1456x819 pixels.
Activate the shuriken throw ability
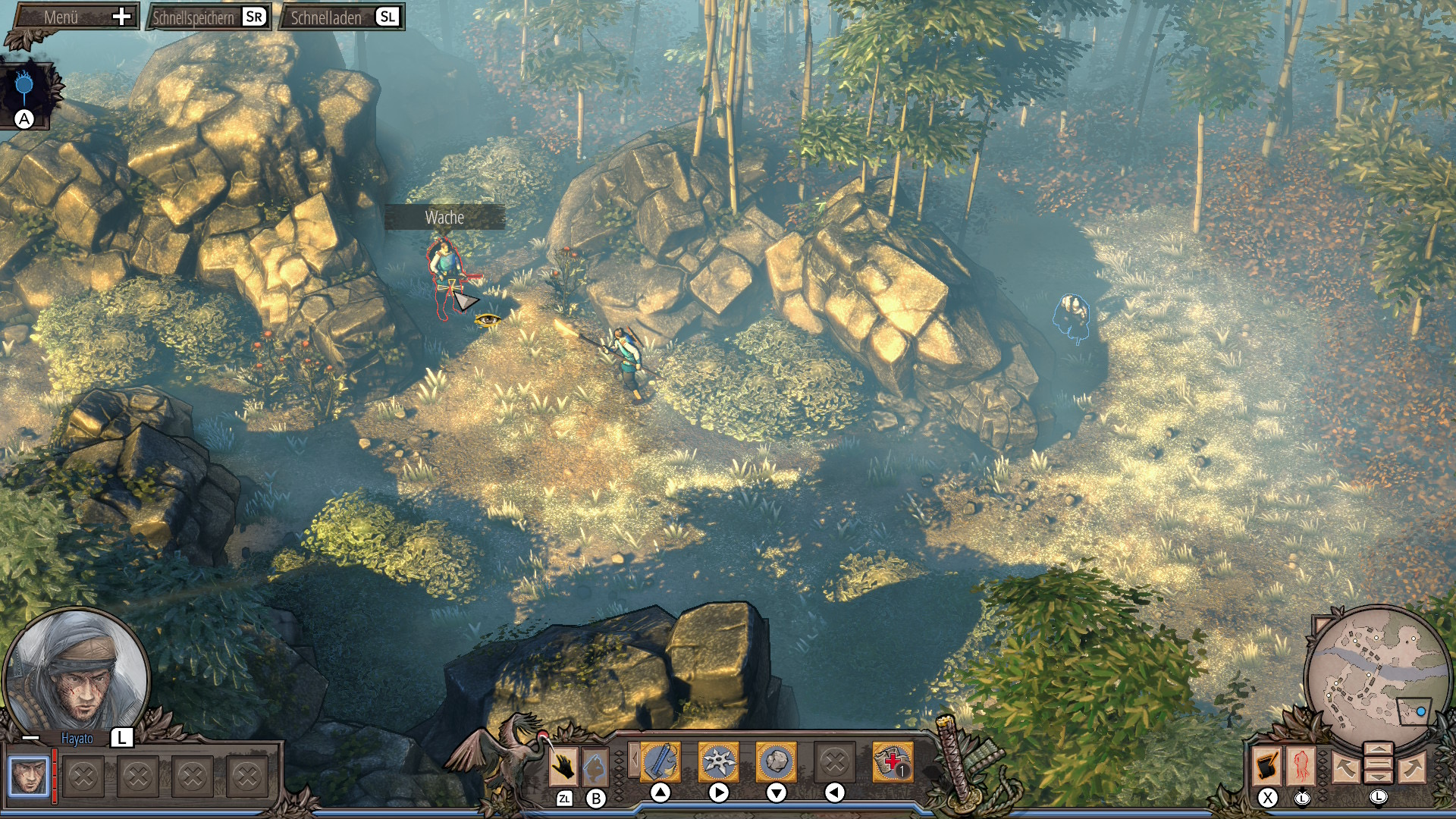[718, 761]
